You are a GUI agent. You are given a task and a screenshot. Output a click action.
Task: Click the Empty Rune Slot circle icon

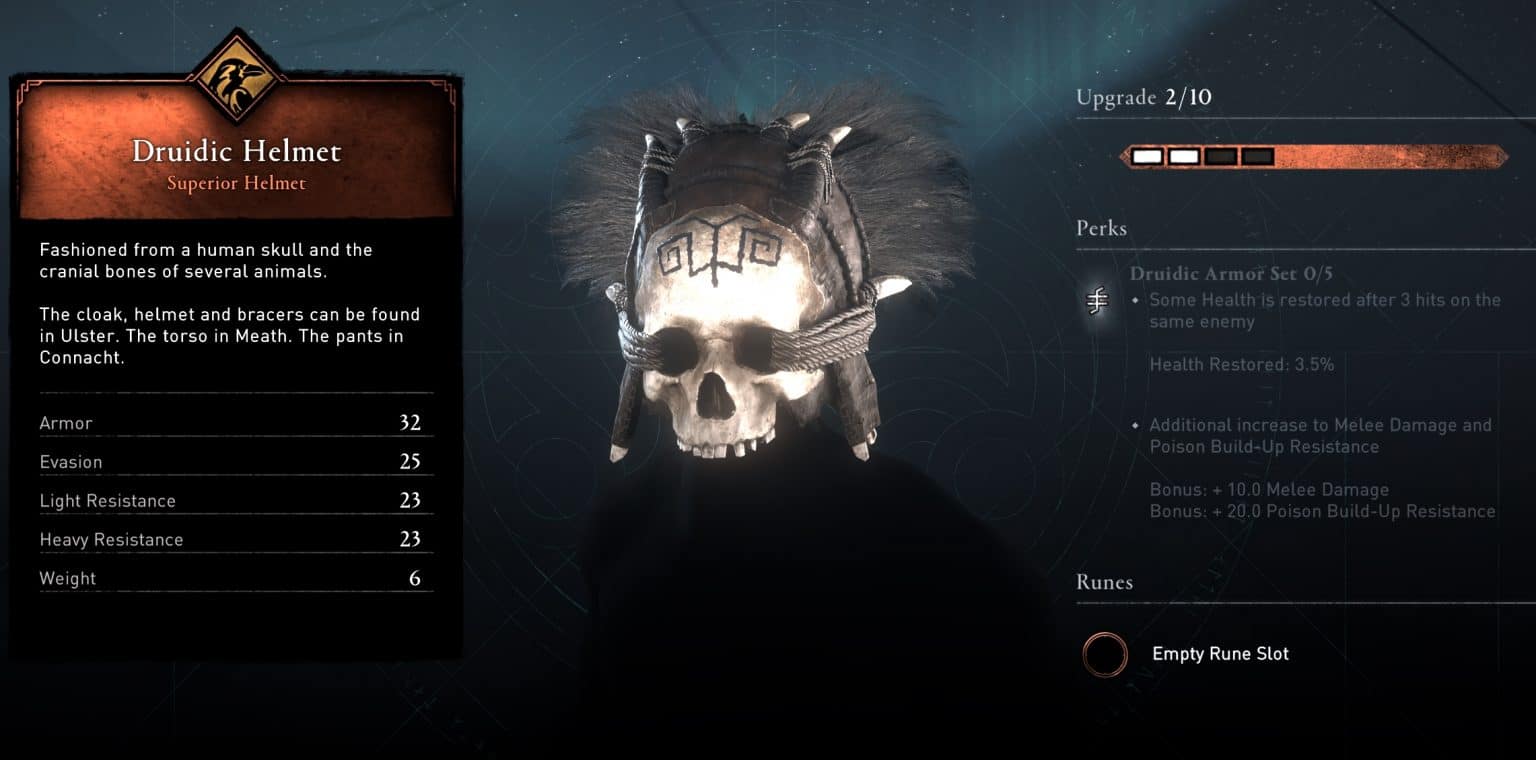tap(1105, 655)
